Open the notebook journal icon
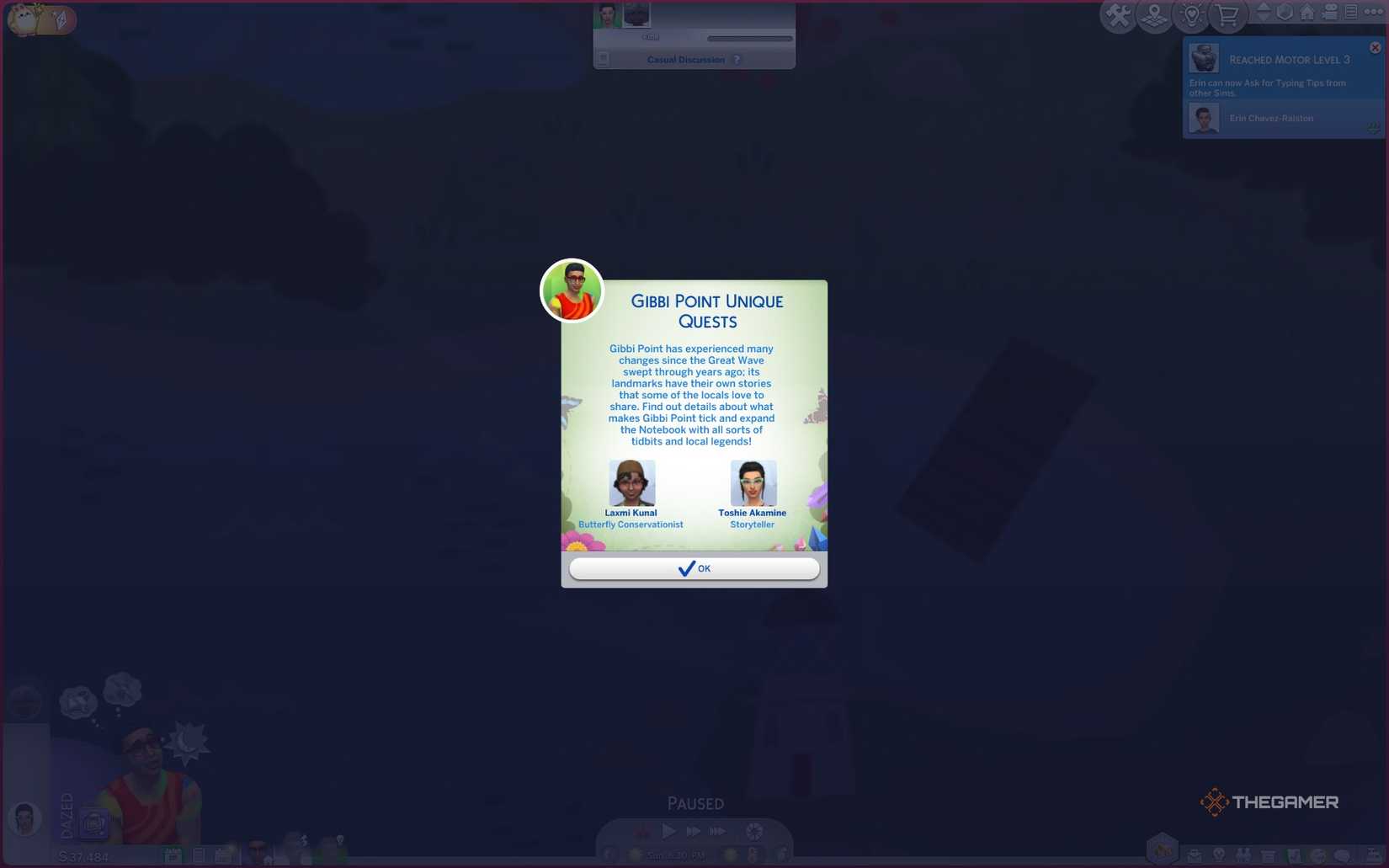The height and width of the screenshot is (868, 1389). 1352,13
